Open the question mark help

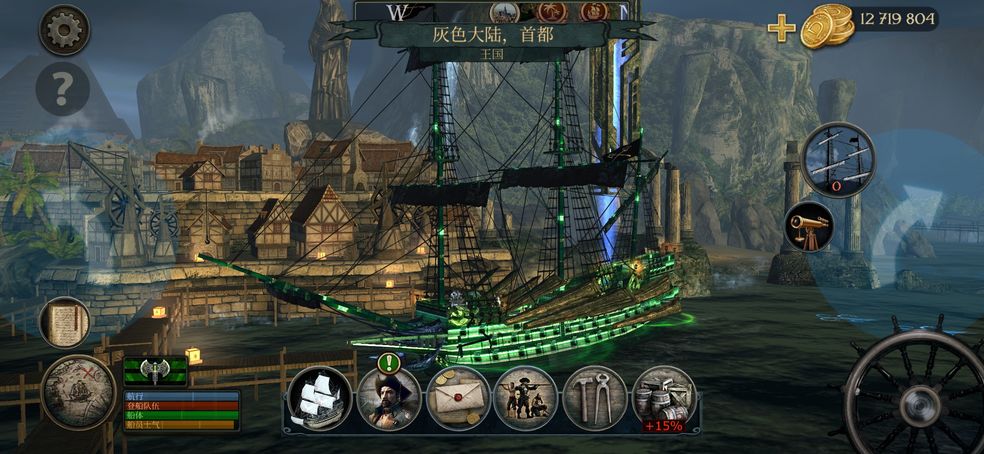(x=63, y=90)
